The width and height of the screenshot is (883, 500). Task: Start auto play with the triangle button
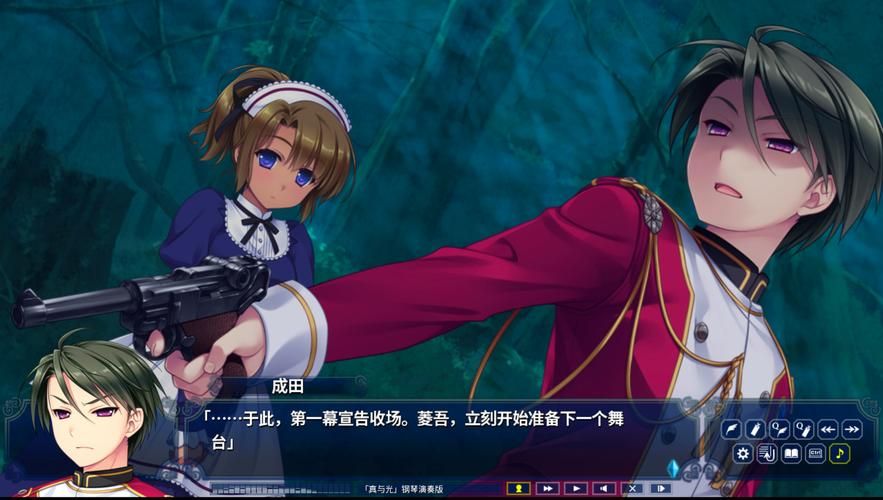coord(575,488)
